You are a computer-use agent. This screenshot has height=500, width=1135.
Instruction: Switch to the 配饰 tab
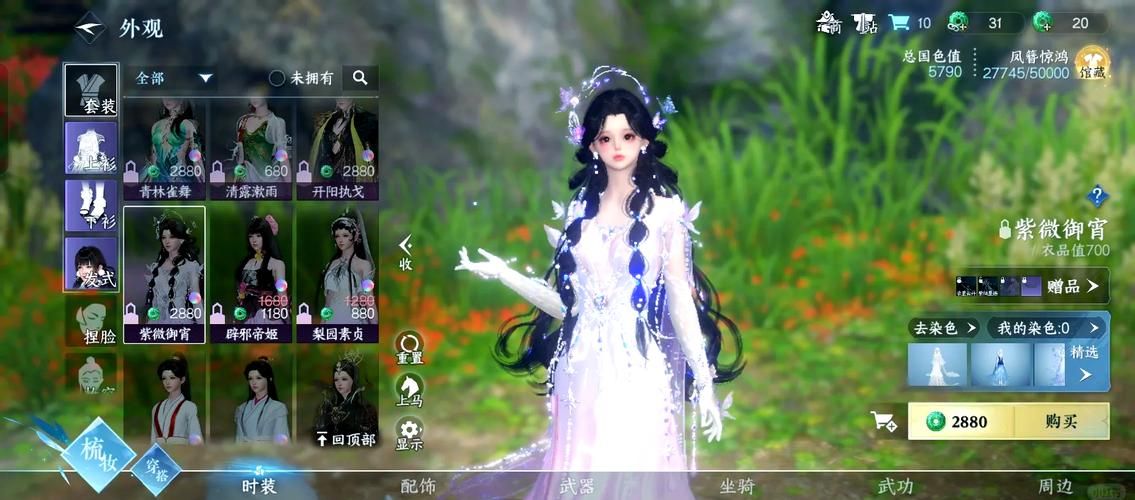418,486
